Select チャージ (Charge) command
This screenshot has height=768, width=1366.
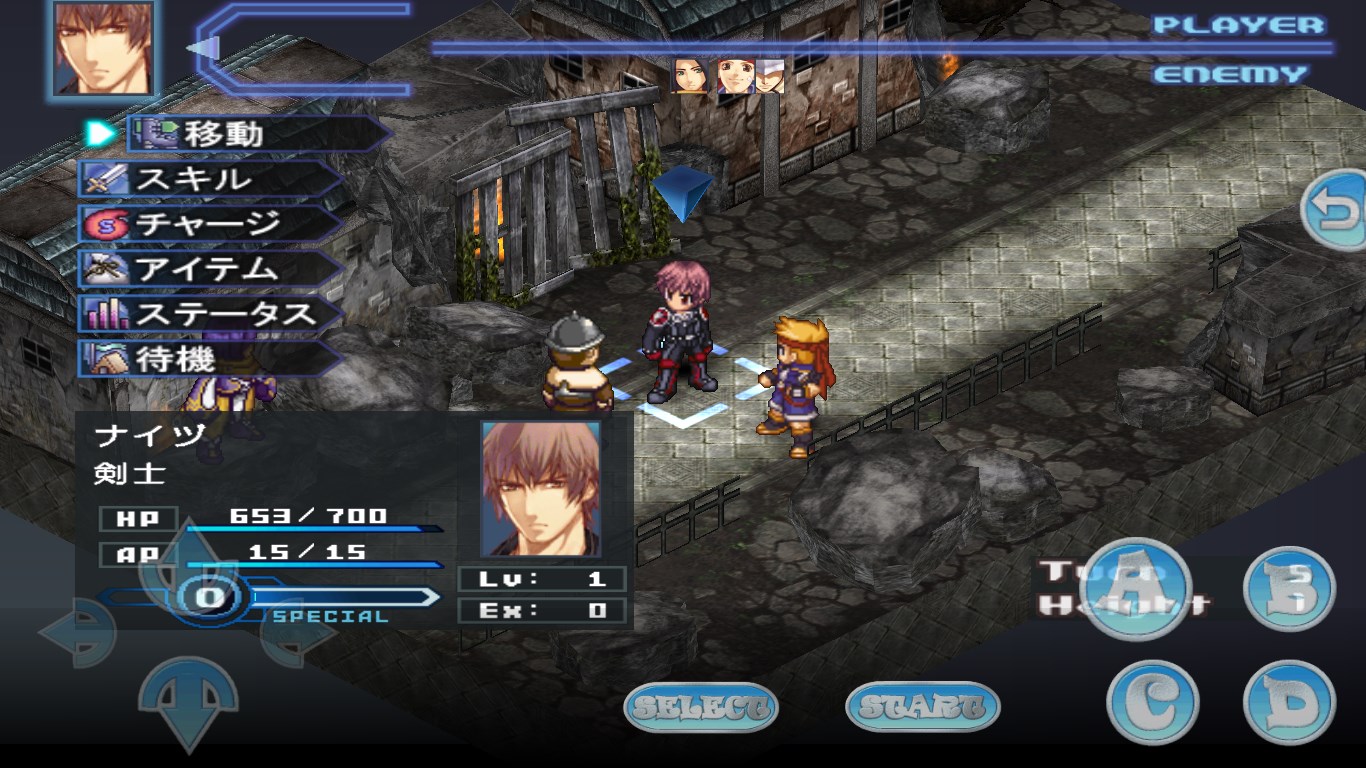(210, 224)
